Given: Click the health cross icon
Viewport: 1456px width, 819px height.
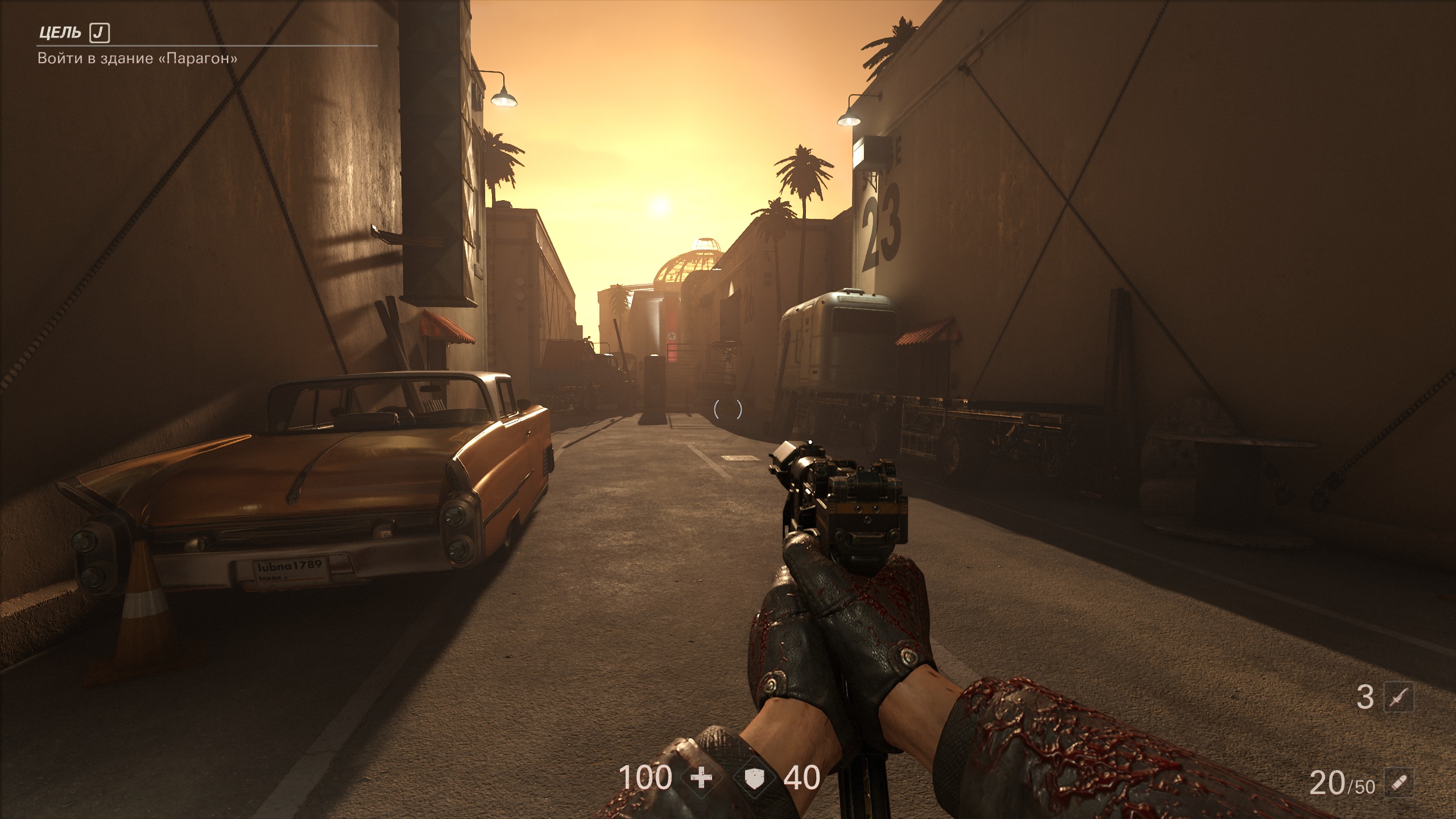Looking at the screenshot, I should 701,777.
